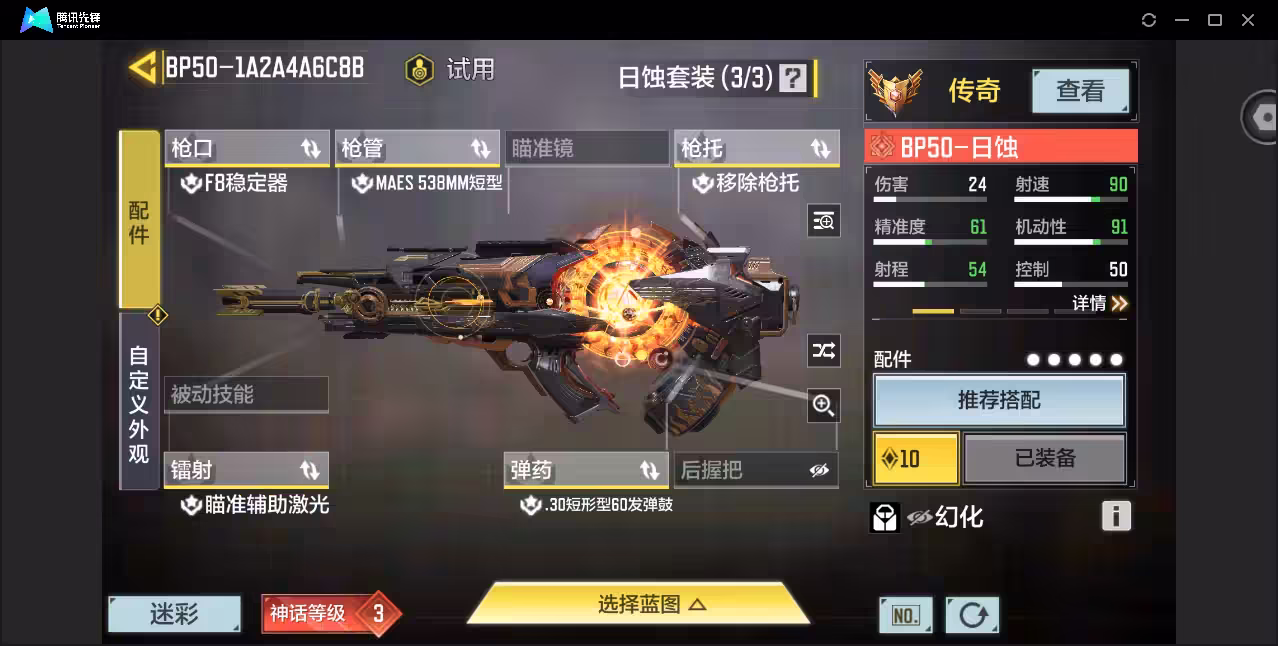Go back using the yellow arrow
This screenshot has height=646, width=1278.
point(143,68)
